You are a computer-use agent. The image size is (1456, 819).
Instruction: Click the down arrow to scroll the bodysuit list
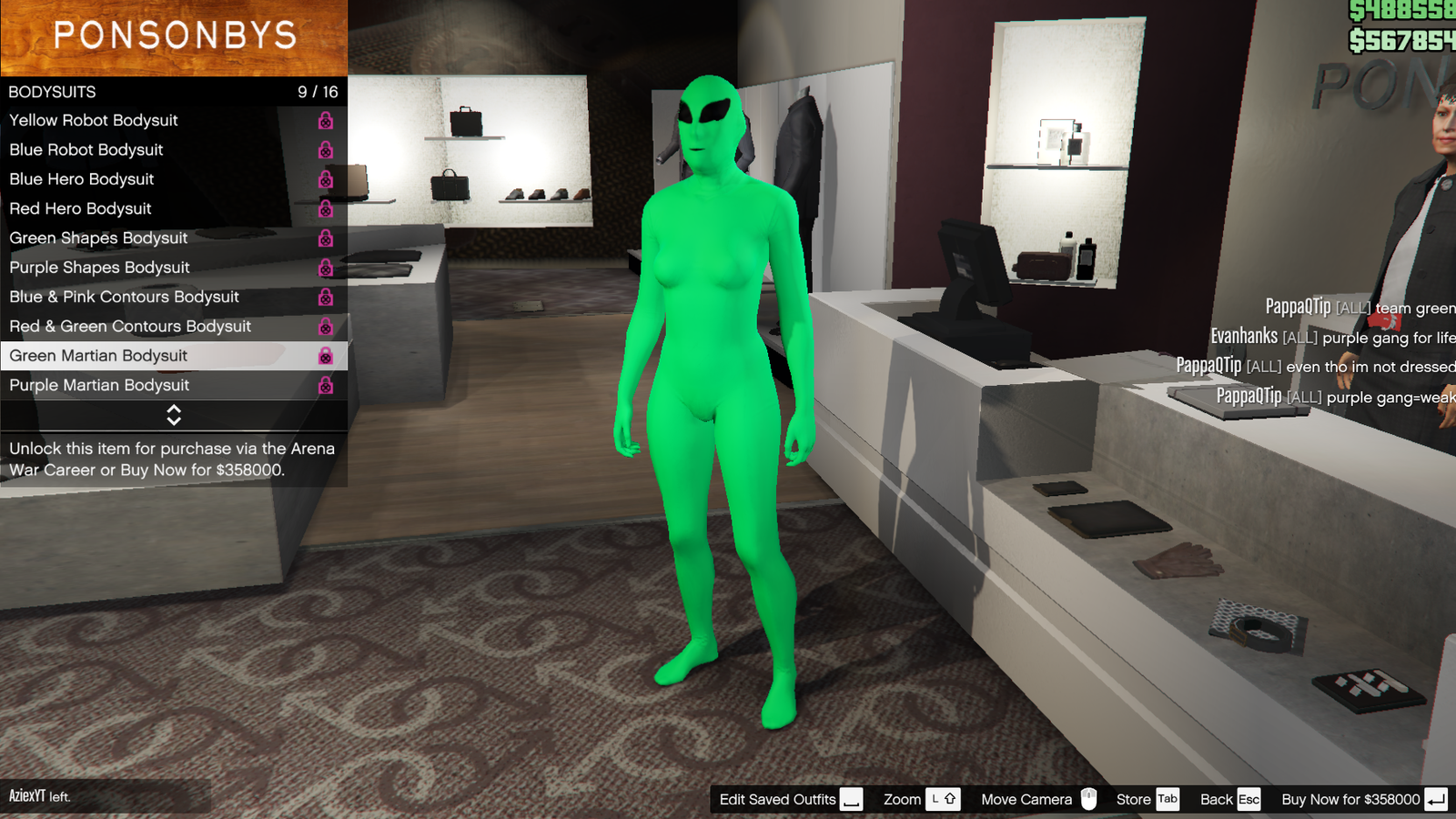(x=175, y=420)
